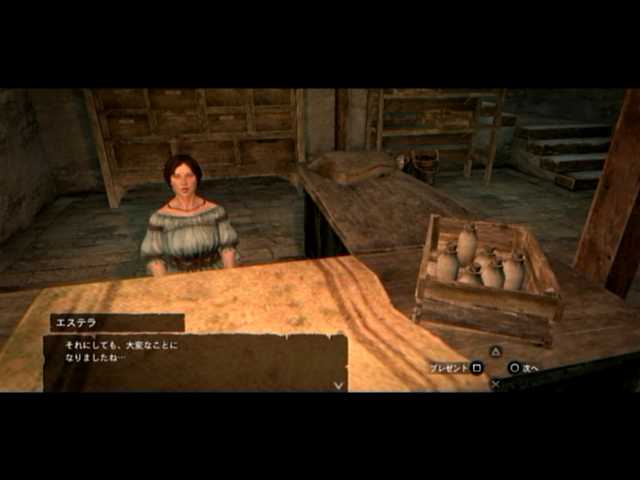Viewport: 640px width, 480px height.
Task: Click the dialogue continue arrow
Action: tap(338, 384)
